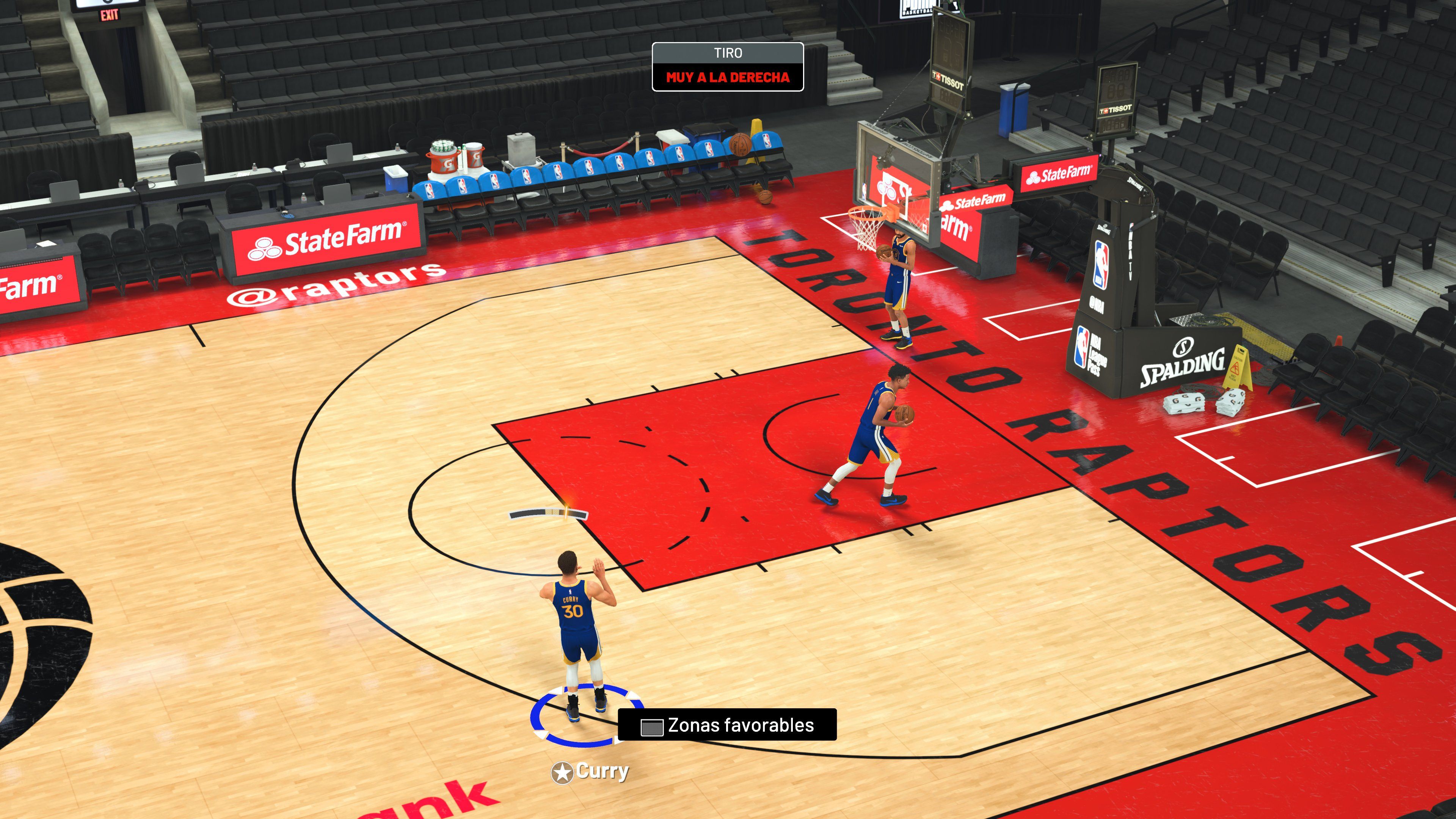
Task: Click the Zonas favorables button
Action: (729, 726)
